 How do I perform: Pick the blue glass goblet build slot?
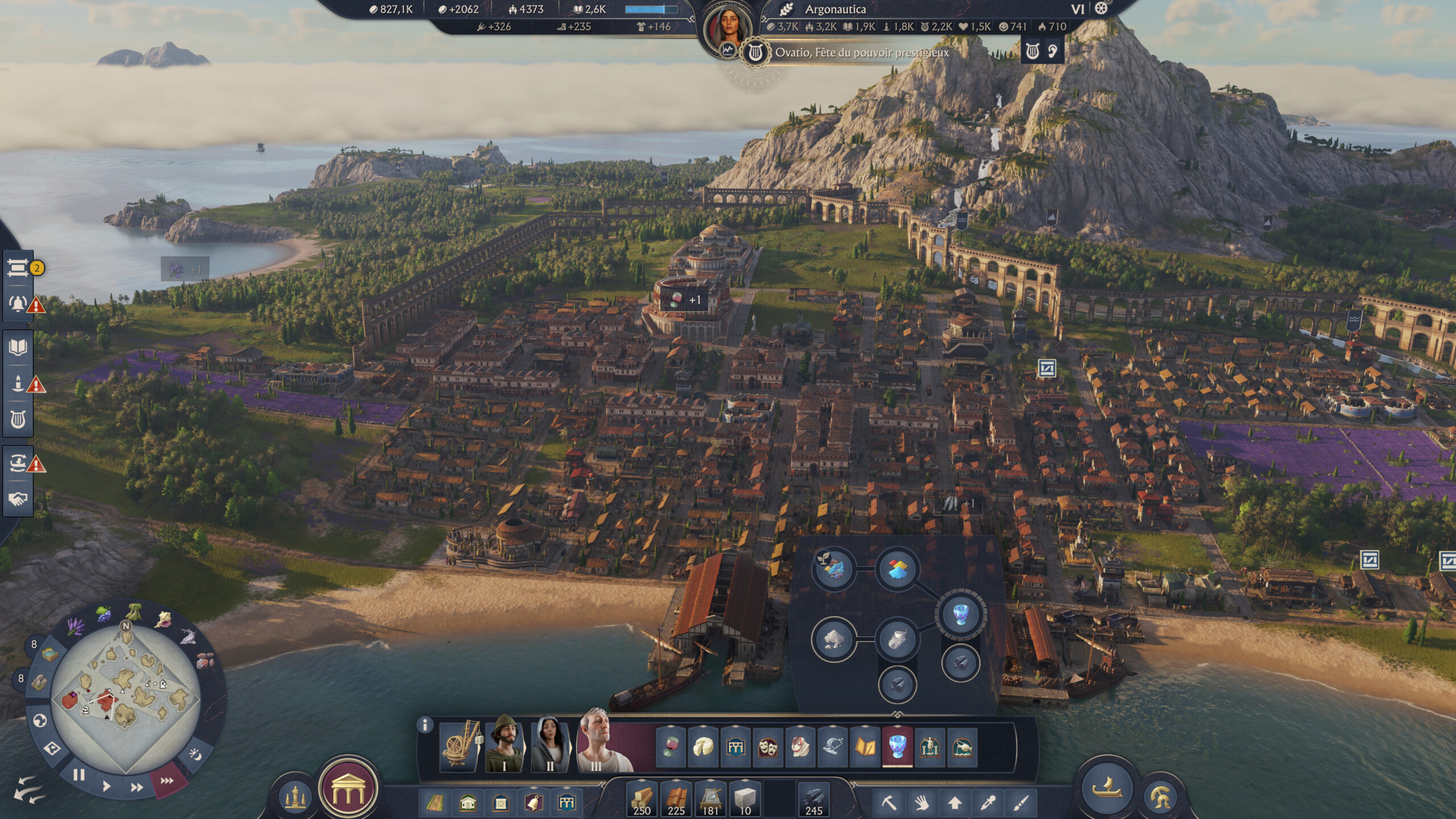pos(897,747)
